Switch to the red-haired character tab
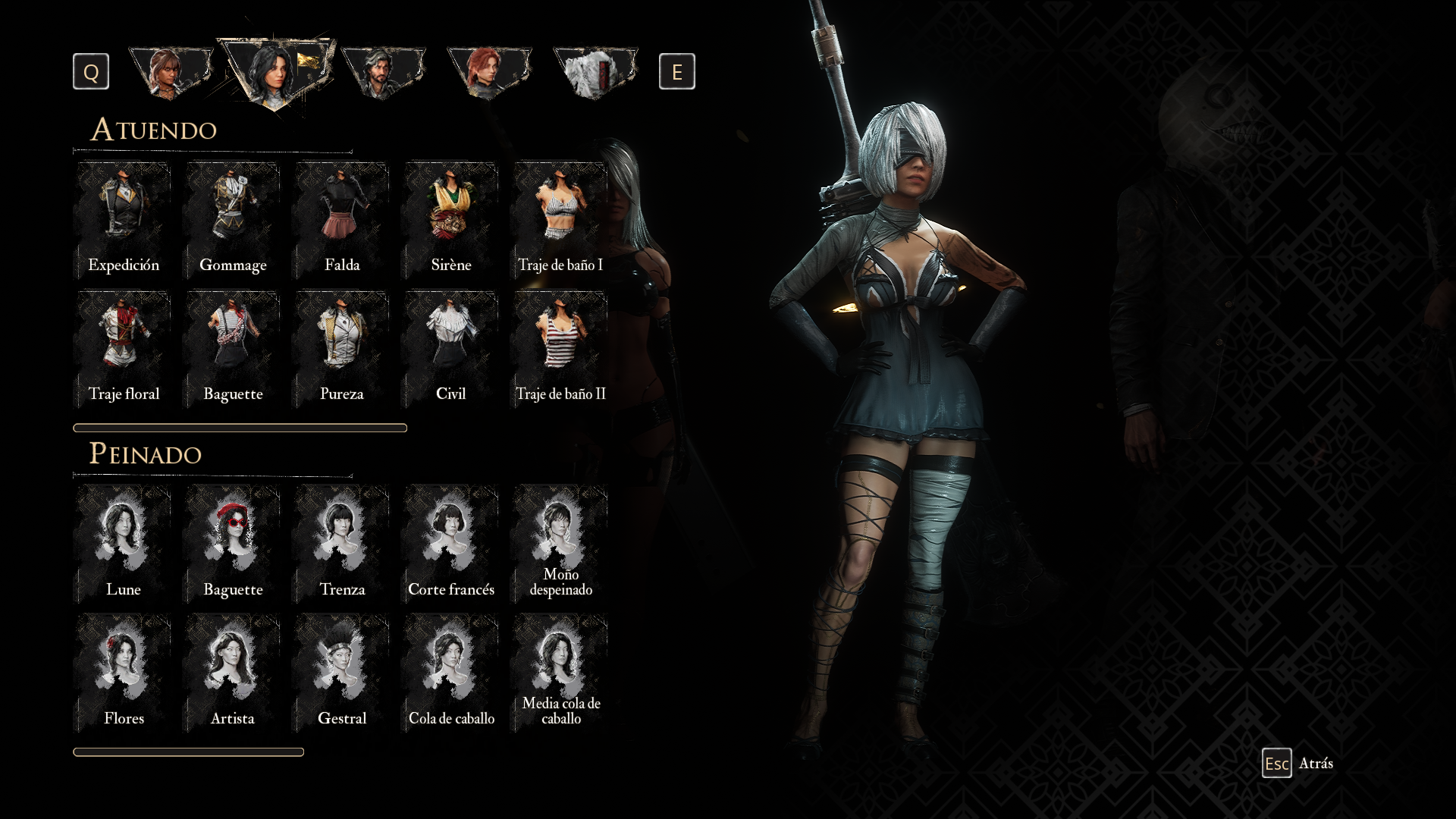 coord(489,72)
